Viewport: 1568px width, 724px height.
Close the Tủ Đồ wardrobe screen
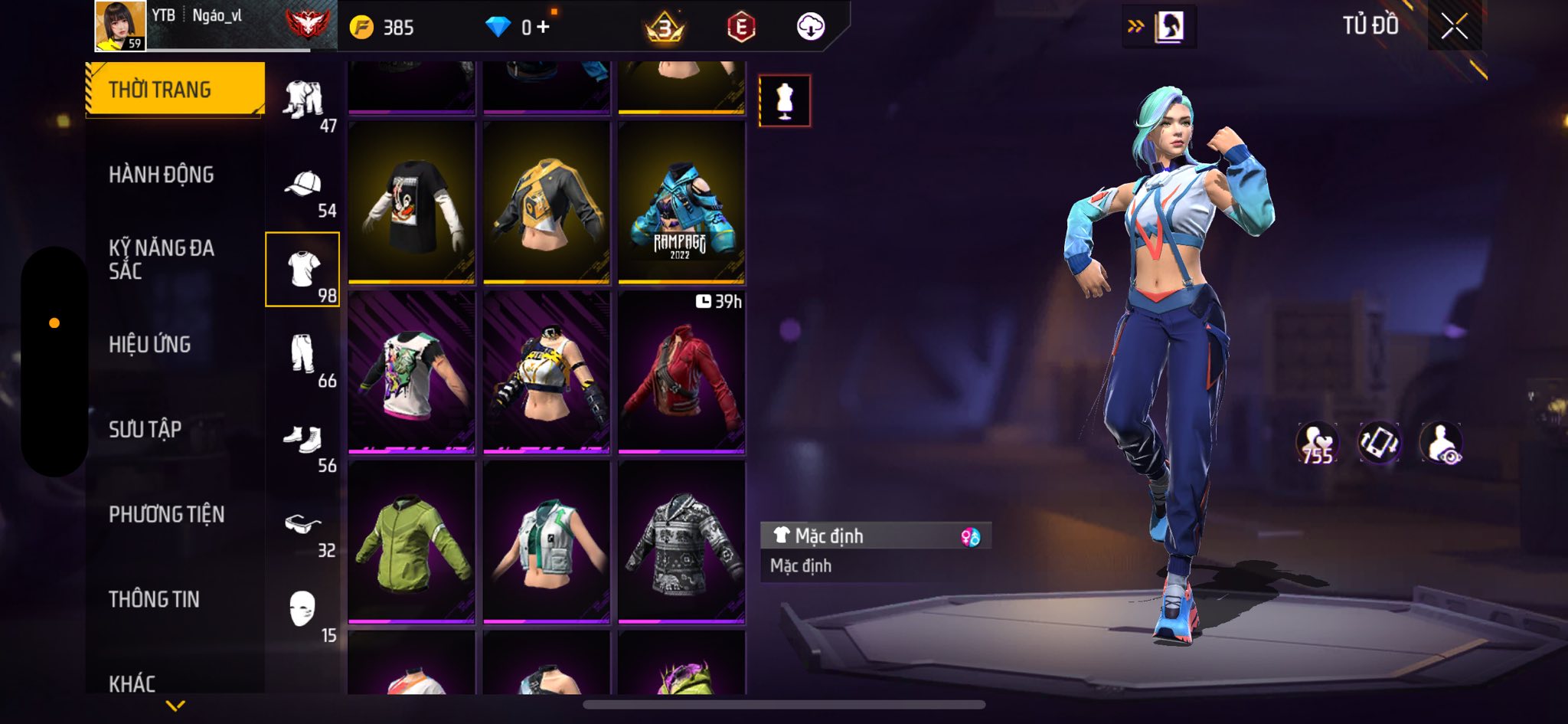(1454, 27)
